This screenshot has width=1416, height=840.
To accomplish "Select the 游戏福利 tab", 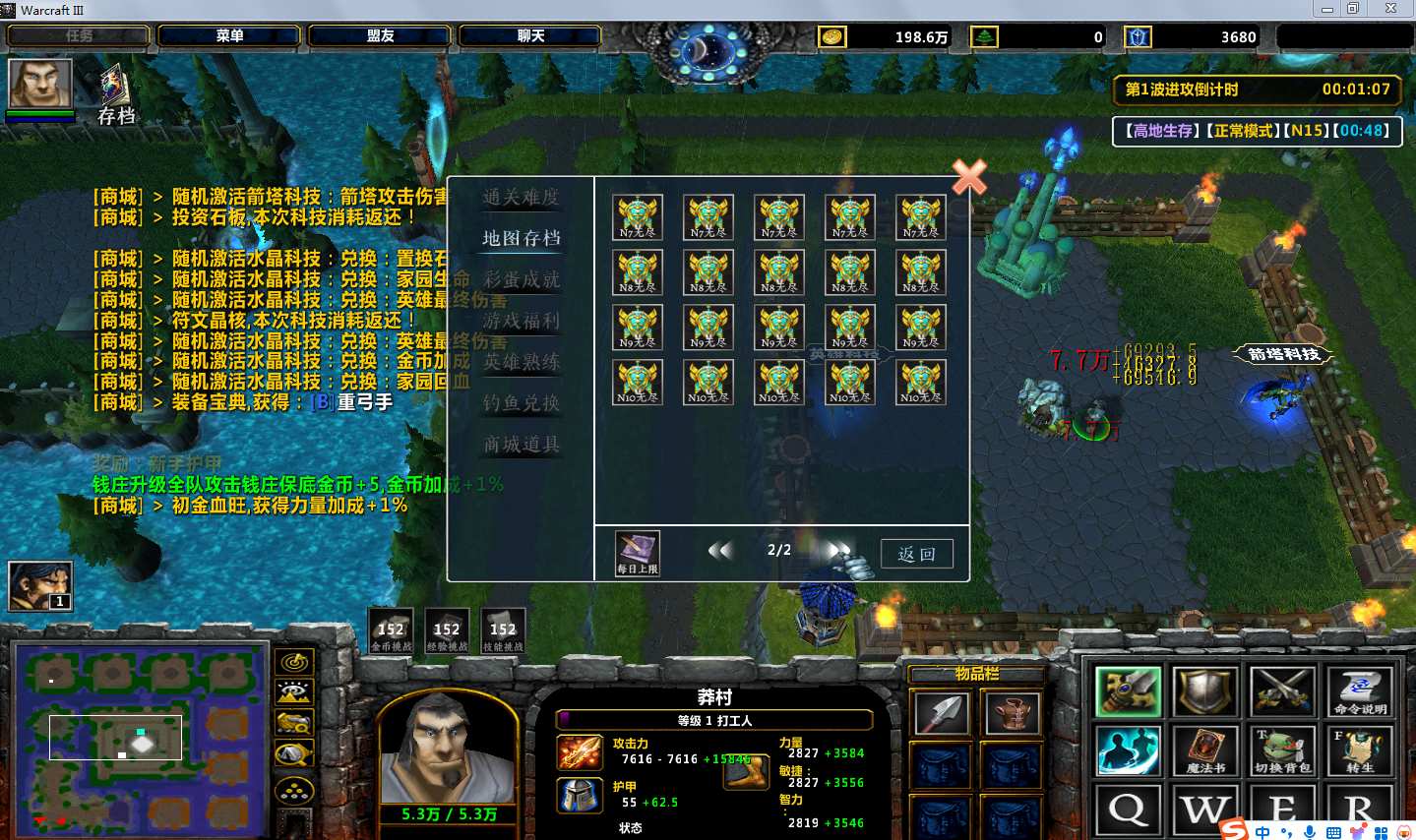I will 521,321.
